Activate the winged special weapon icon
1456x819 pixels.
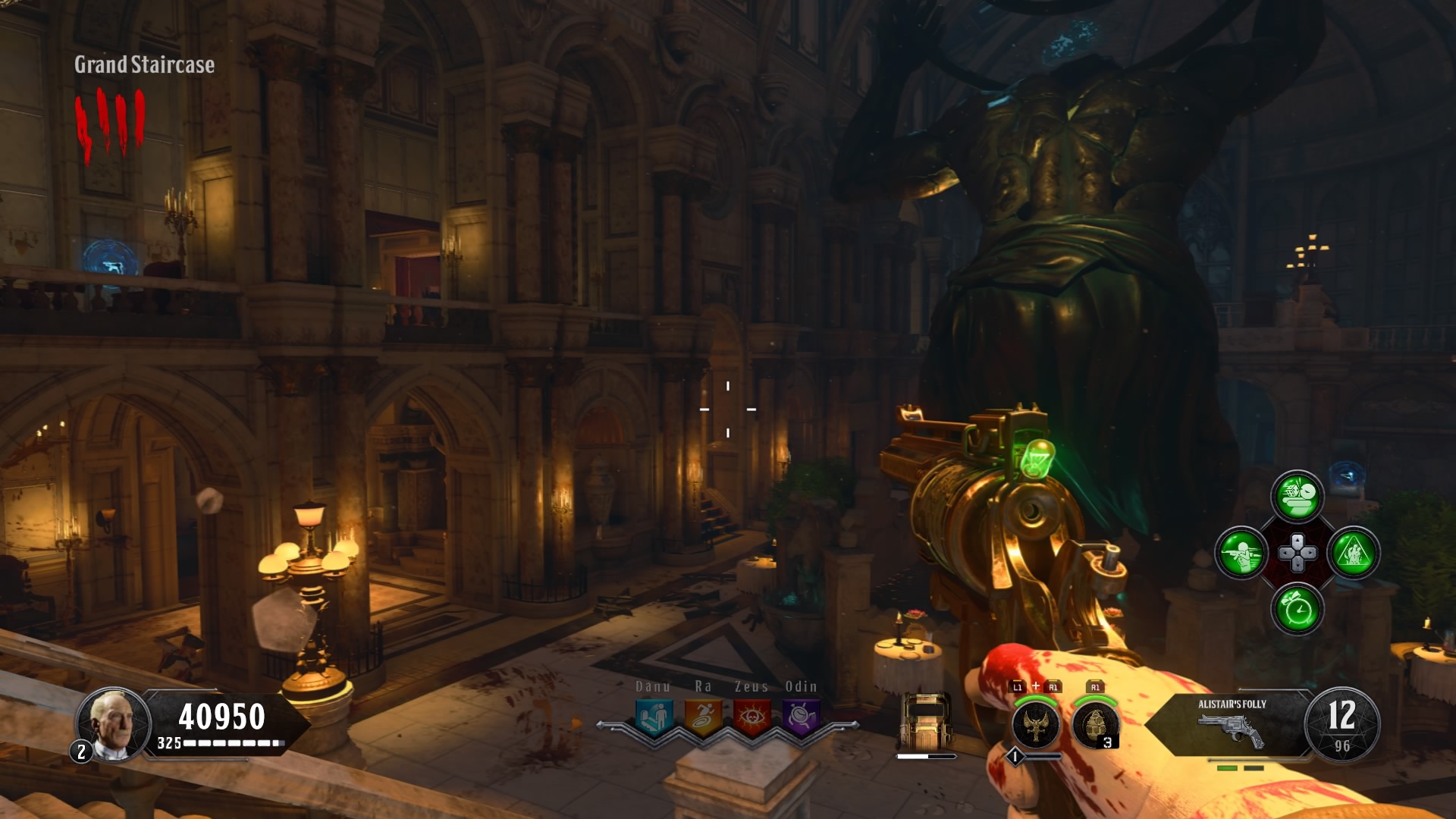[1036, 724]
